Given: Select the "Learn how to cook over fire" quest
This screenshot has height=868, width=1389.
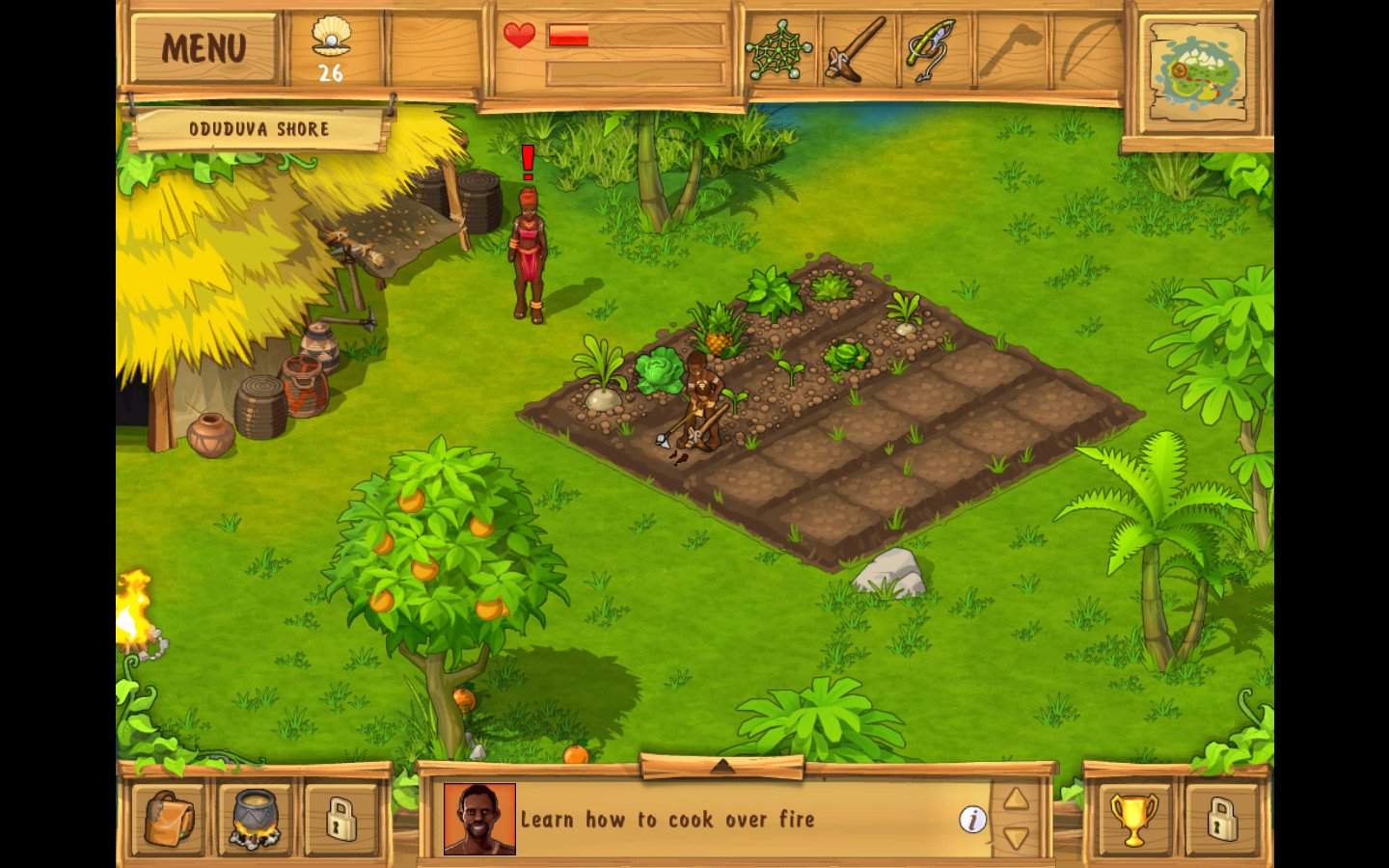Looking at the screenshot, I should [667, 820].
